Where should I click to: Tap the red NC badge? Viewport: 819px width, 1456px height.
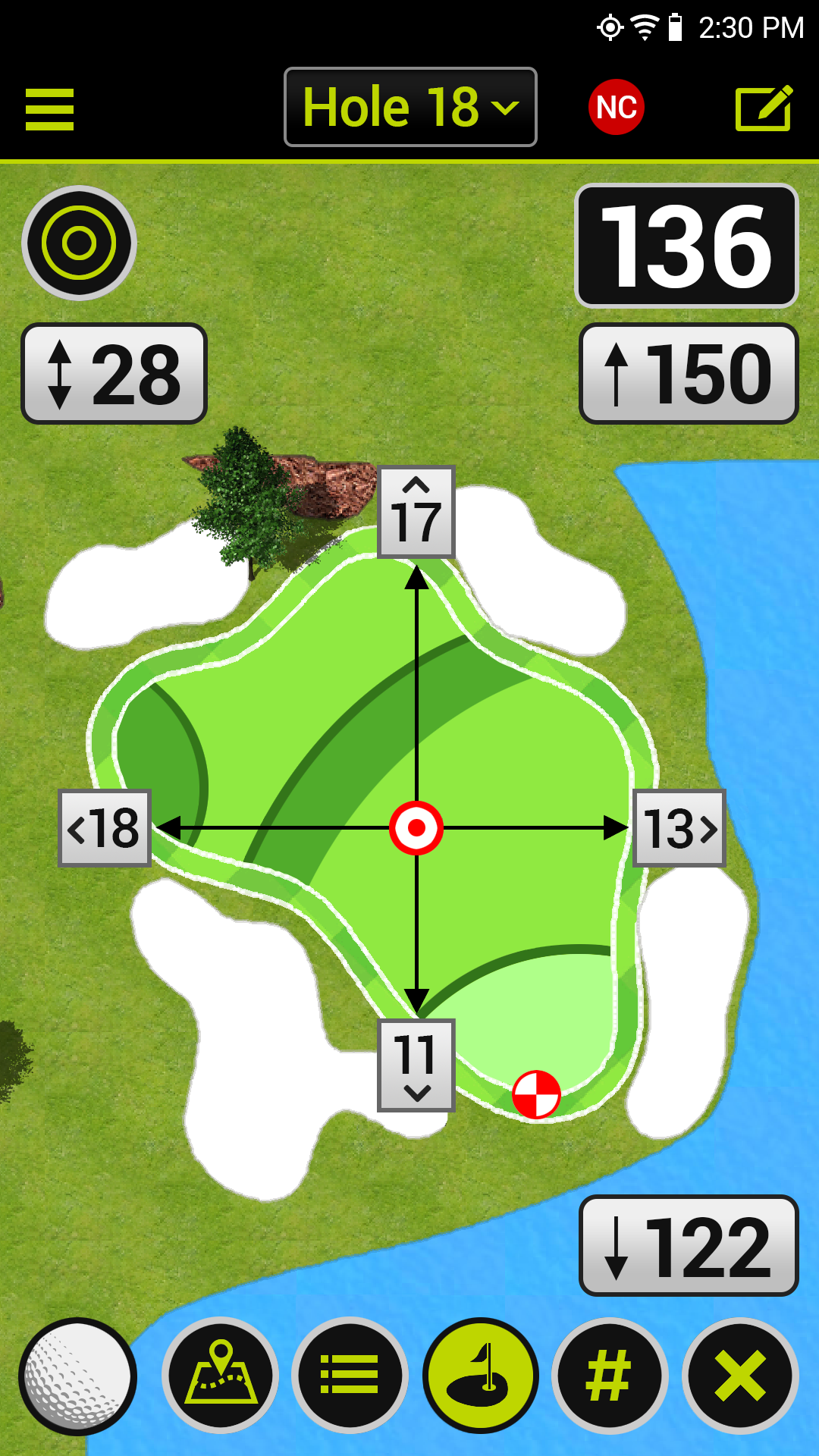(616, 107)
